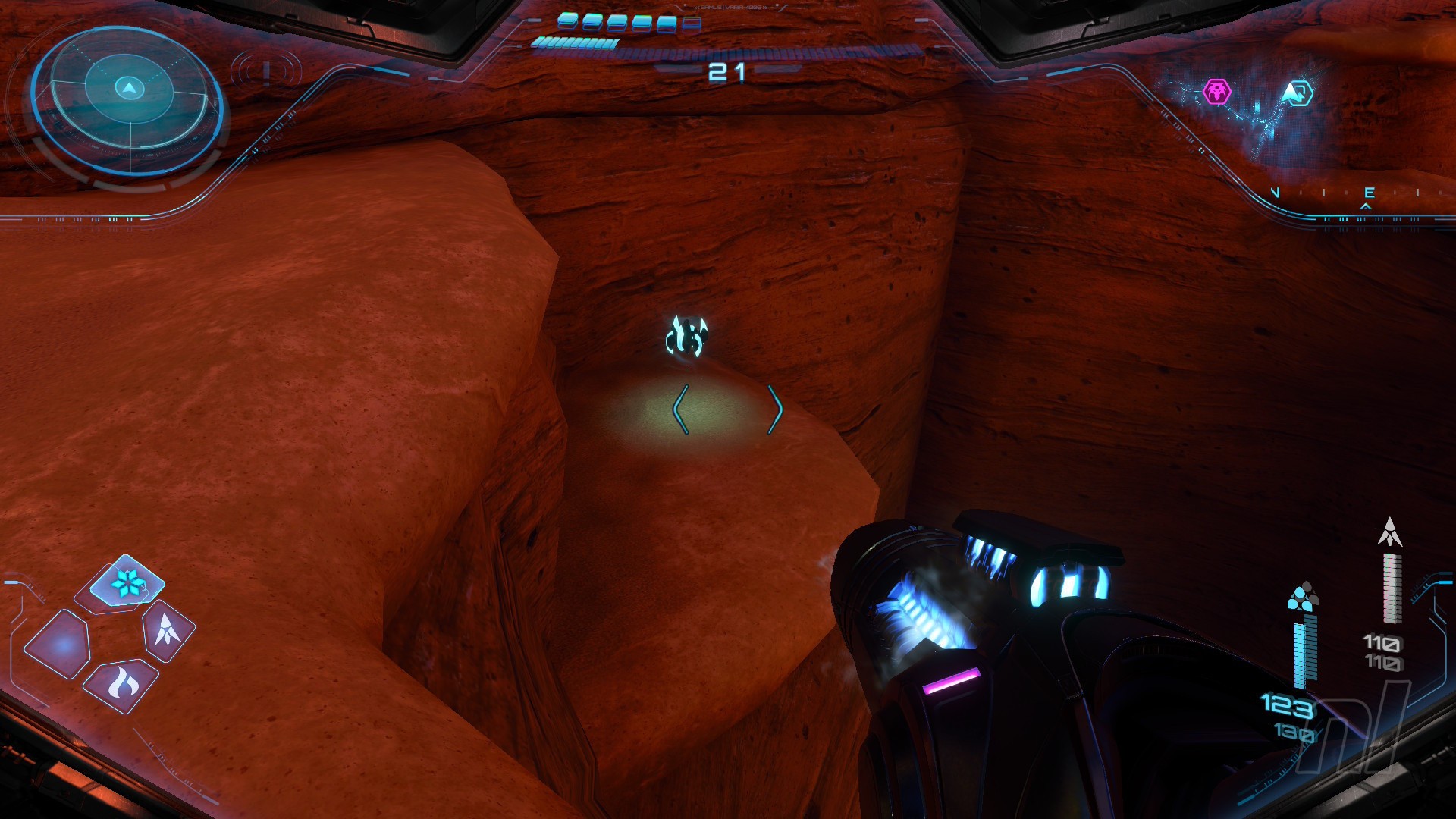Choose the missile weapon slot

coord(168,630)
